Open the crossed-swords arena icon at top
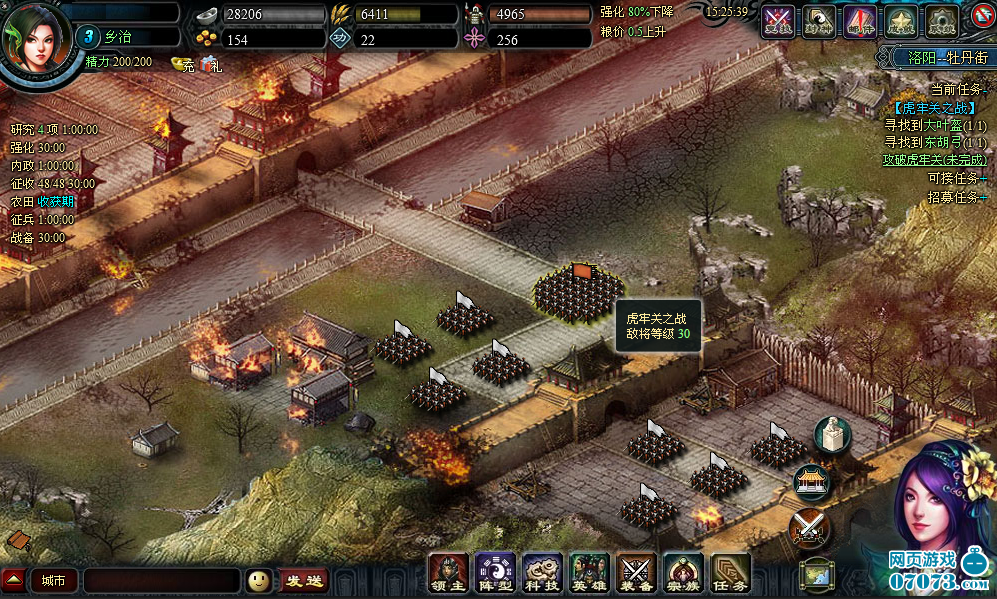The image size is (997, 599). 778,20
